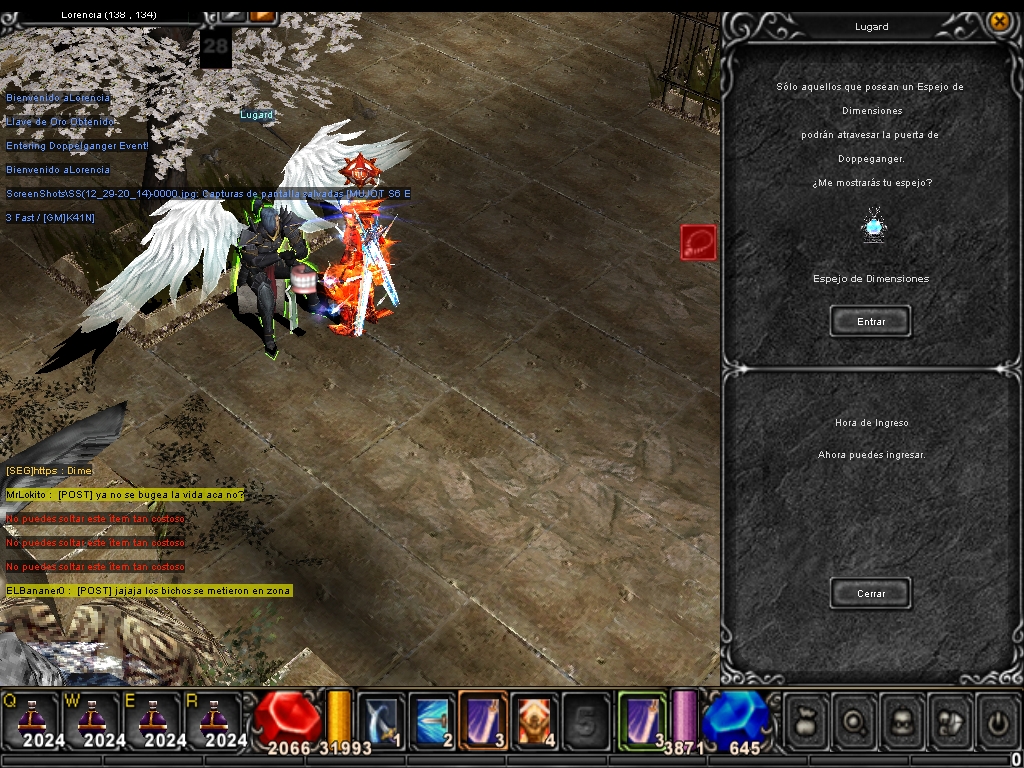Close the Lugard dialog window
This screenshot has height=768, width=1024.
(998, 21)
